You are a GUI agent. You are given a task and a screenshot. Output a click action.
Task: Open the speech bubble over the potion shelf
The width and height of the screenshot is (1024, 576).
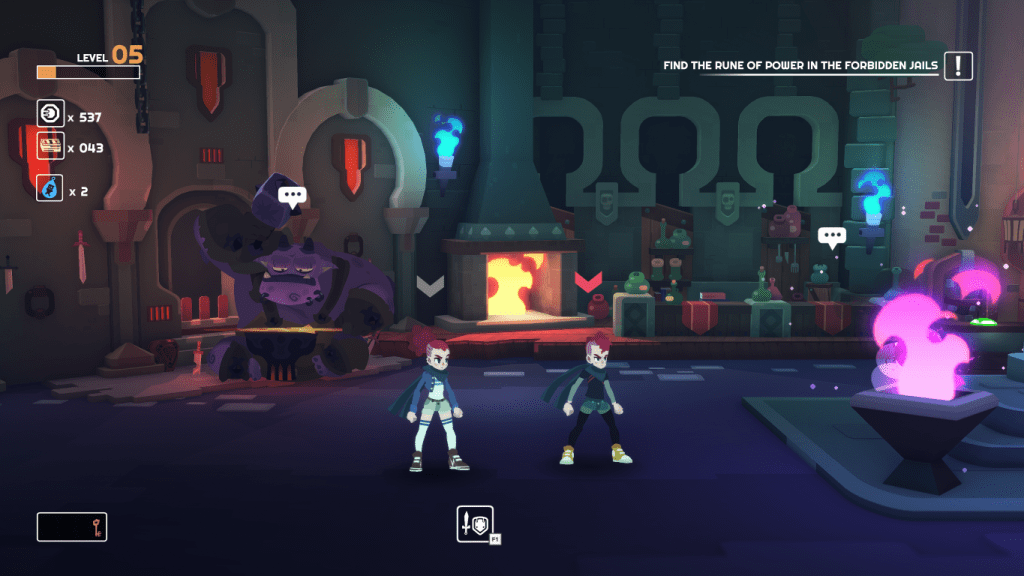831,236
